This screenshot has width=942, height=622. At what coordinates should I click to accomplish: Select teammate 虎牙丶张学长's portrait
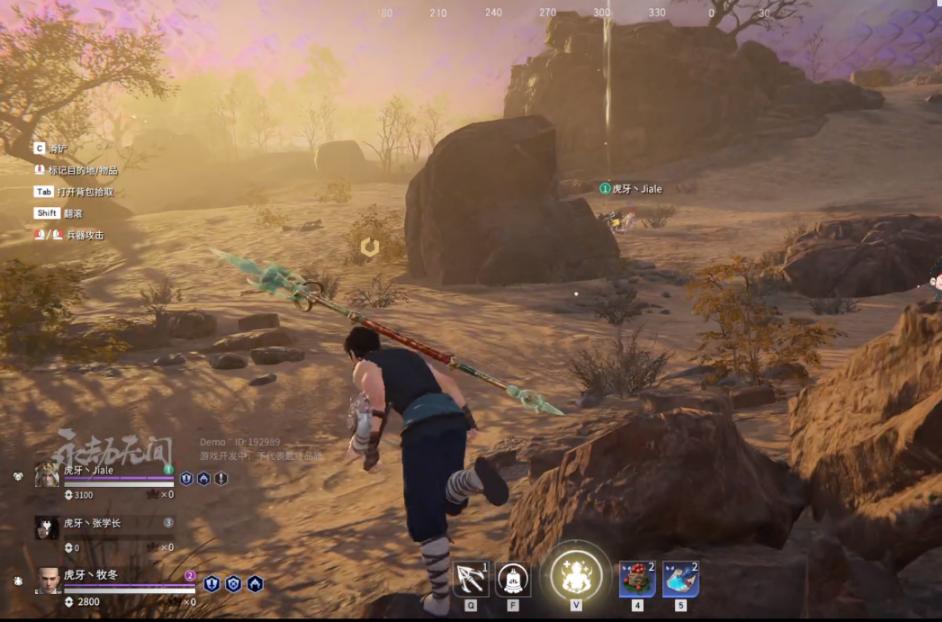[x=47, y=527]
